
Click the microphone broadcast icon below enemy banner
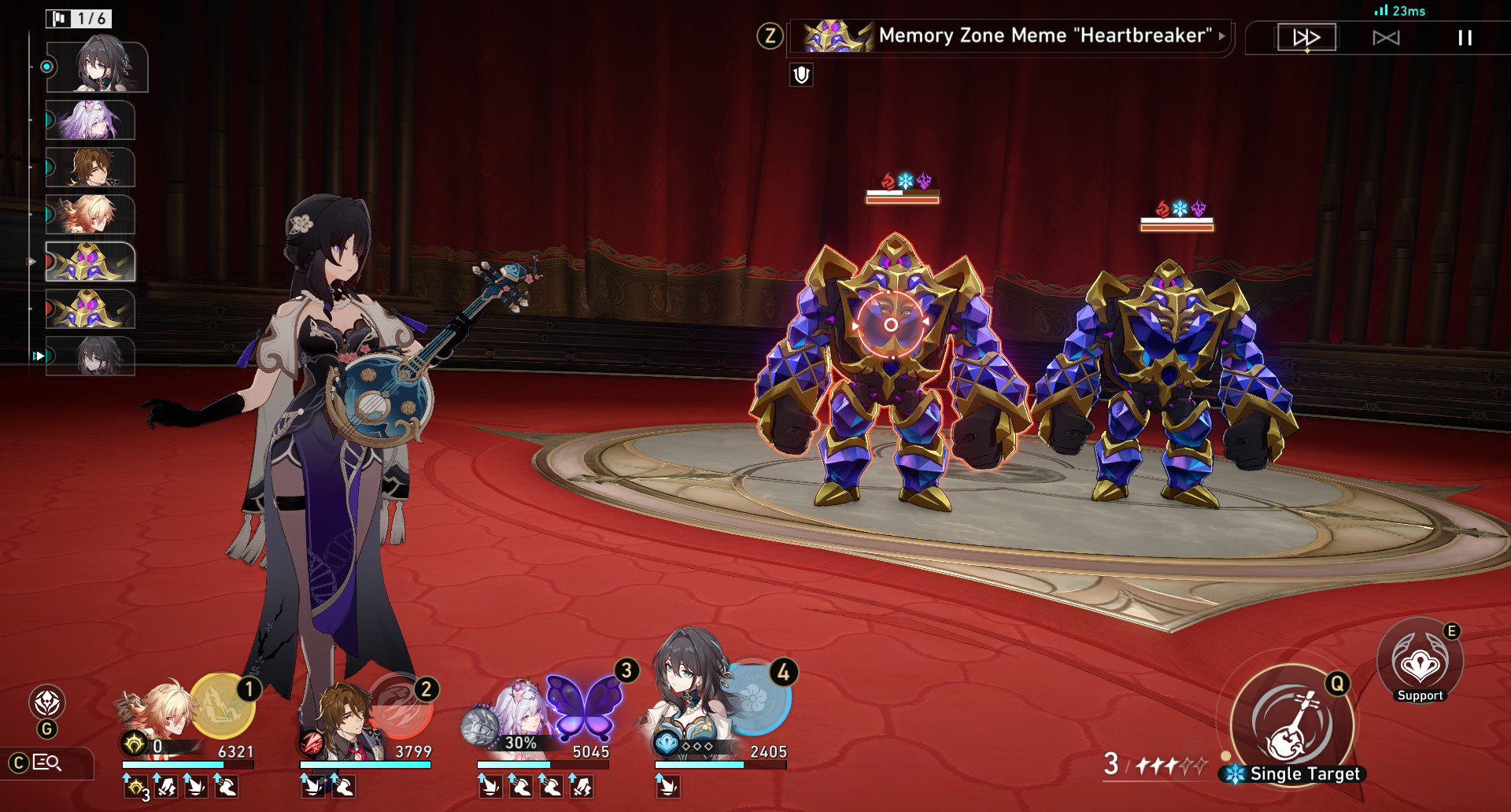pos(800,76)
